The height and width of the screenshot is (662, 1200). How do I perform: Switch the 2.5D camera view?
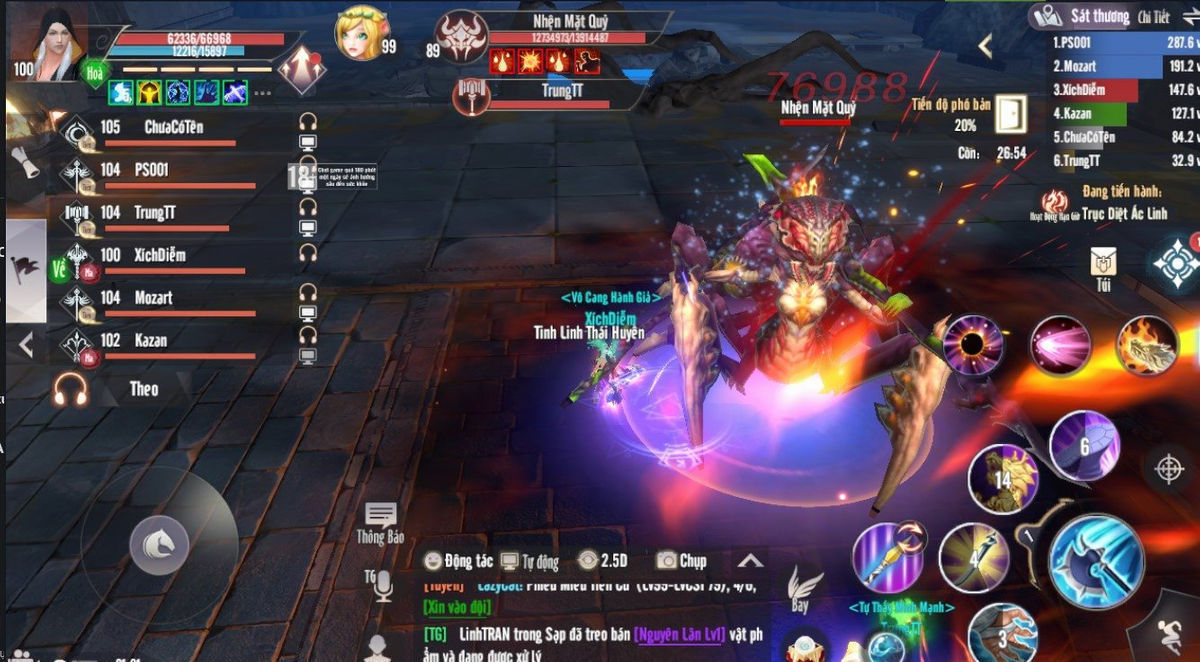click(602, 561)
